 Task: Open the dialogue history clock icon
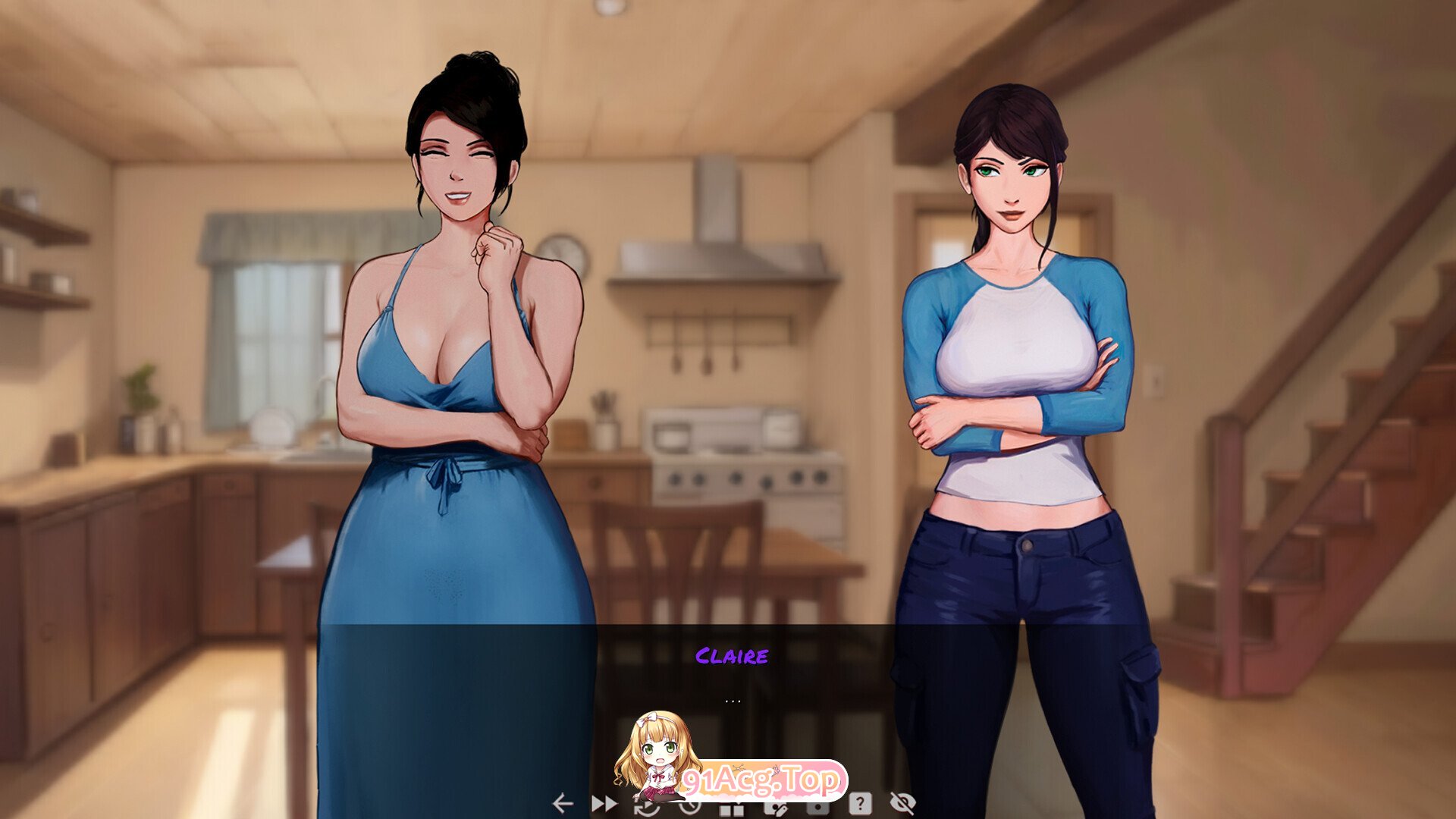click(x=689, y=807)
